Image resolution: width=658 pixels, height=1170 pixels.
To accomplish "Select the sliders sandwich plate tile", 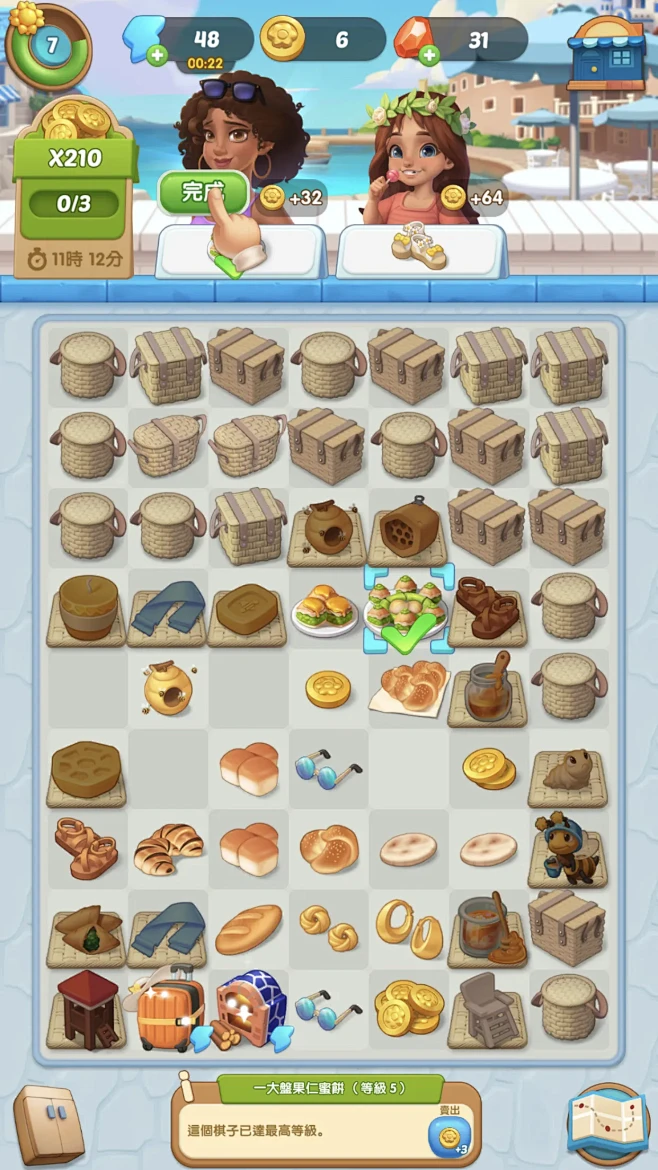I will pos(326,608).
